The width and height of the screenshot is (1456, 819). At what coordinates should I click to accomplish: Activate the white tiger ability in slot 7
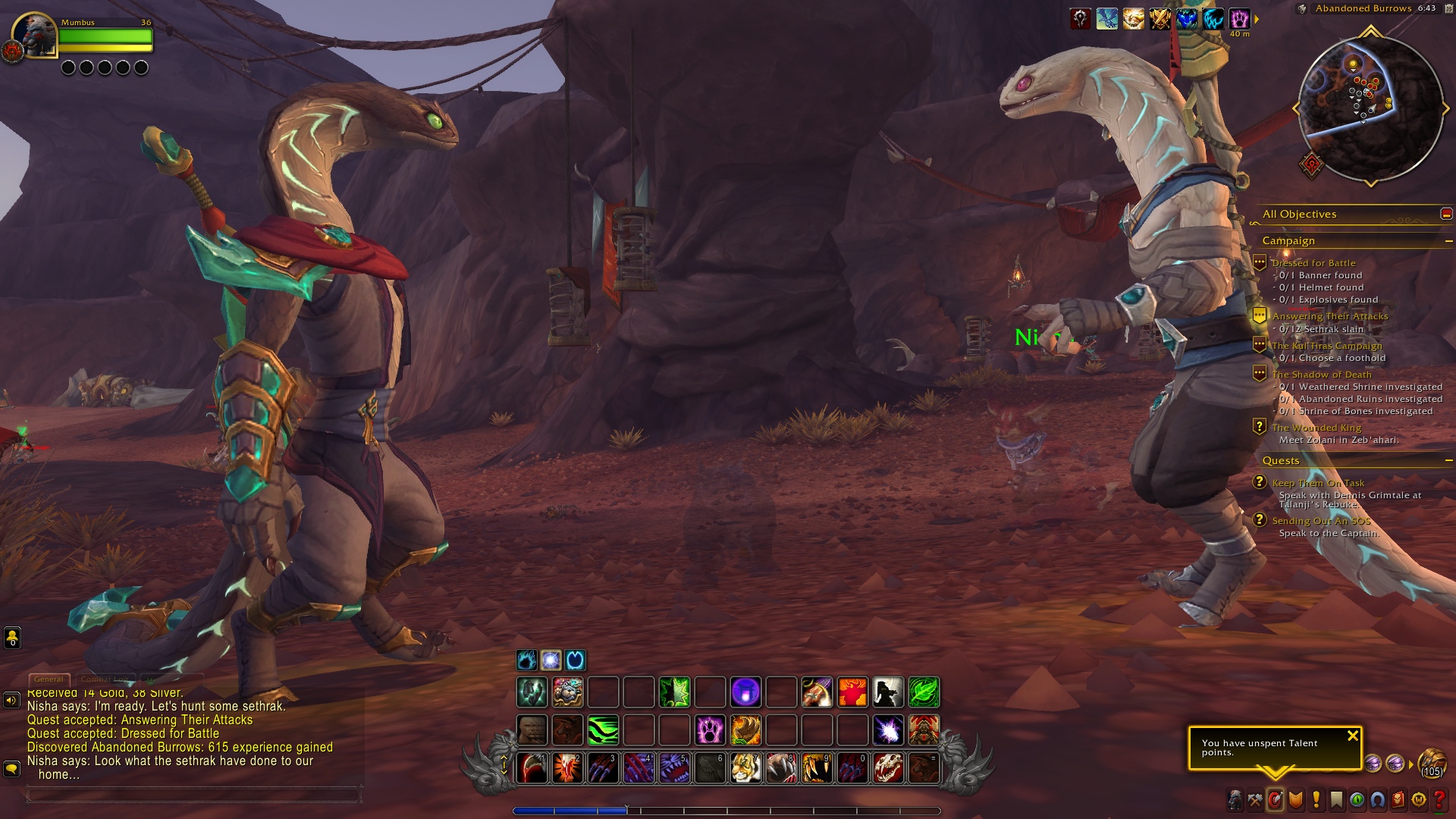(746, 768)
